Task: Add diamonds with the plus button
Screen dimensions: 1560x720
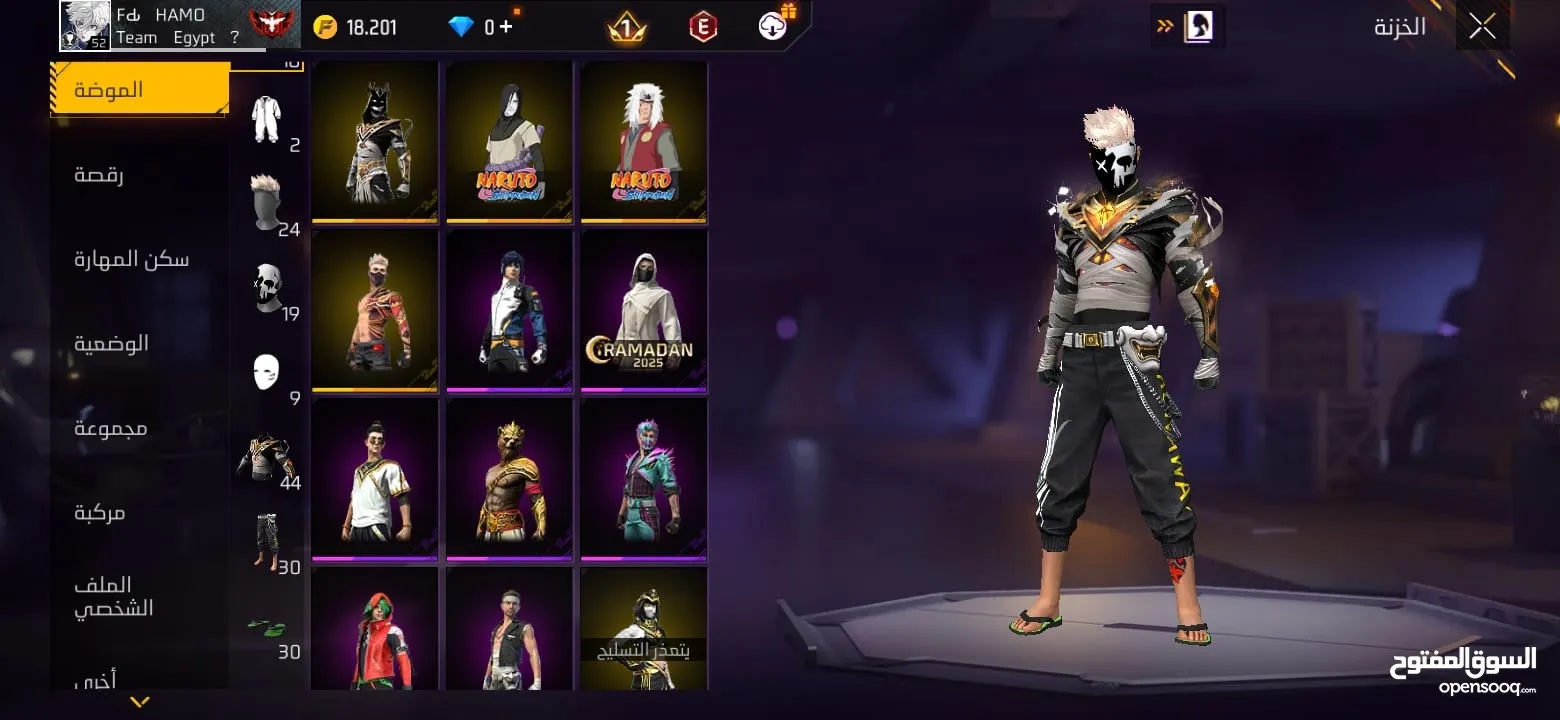Action: click(506, 26)
